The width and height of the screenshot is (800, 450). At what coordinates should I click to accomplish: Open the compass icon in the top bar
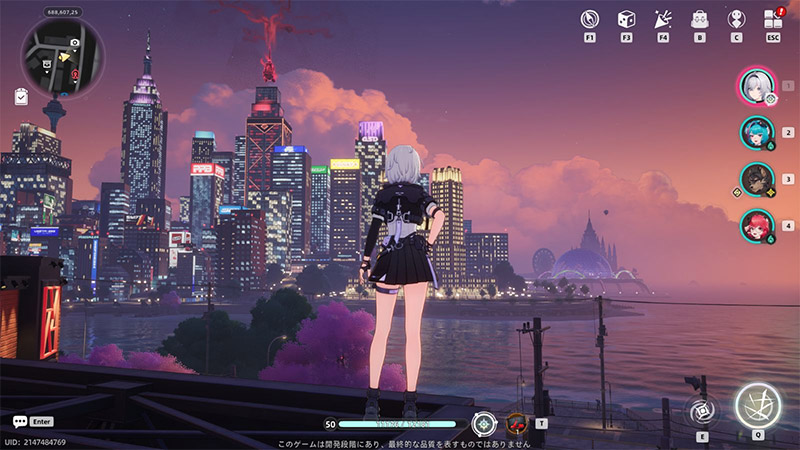590,19
